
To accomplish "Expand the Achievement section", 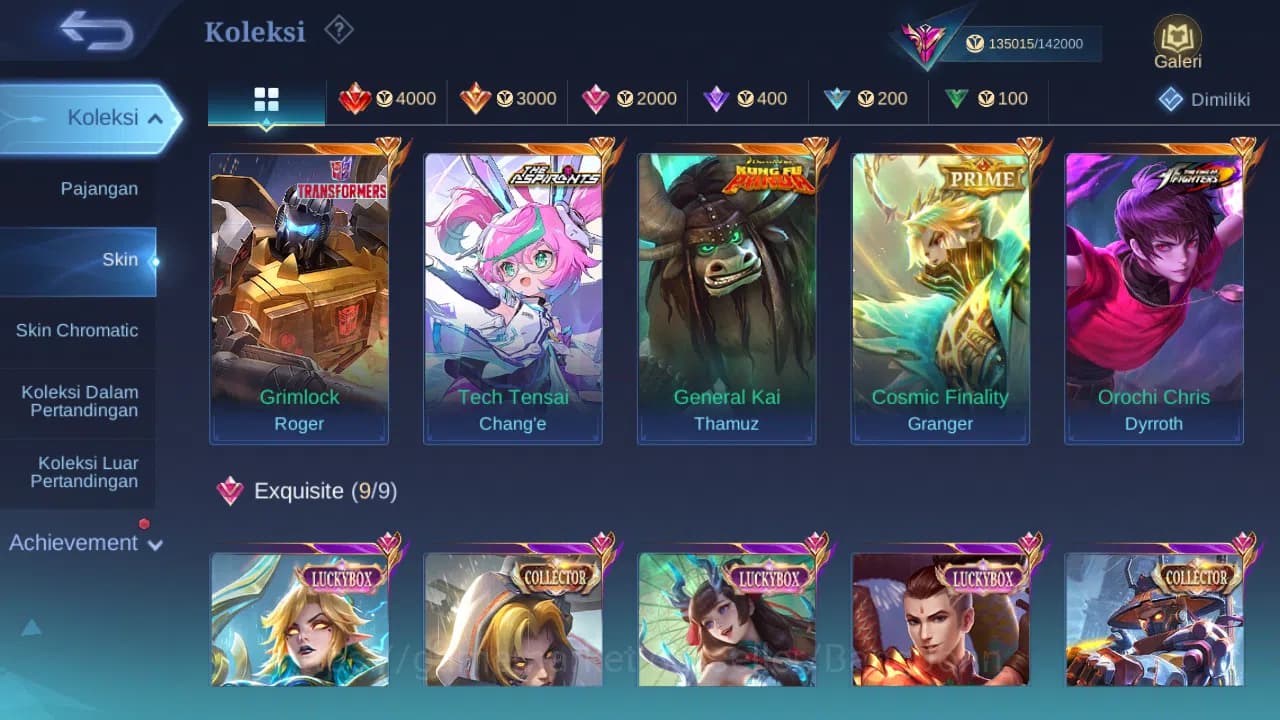I will click(x=84, y=543).
